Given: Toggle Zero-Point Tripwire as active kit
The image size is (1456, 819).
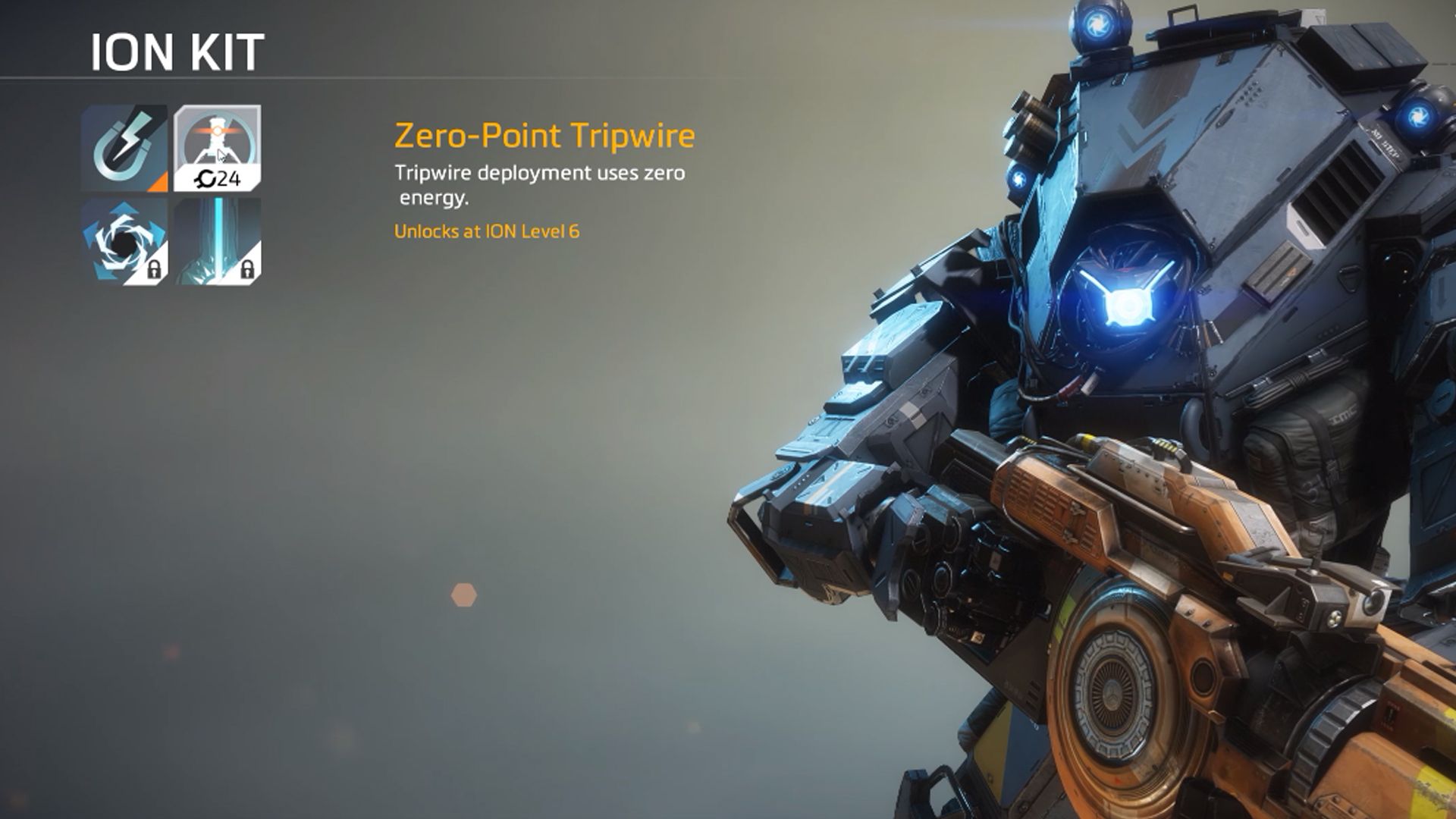Looking at the screenshot, I should [216, 144].
